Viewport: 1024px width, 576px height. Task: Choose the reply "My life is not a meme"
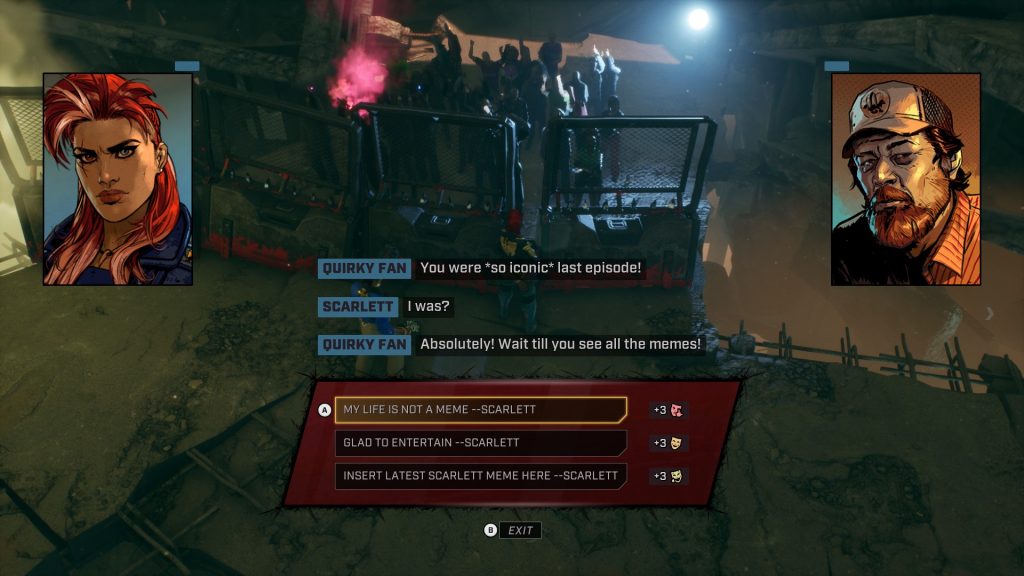480,410
